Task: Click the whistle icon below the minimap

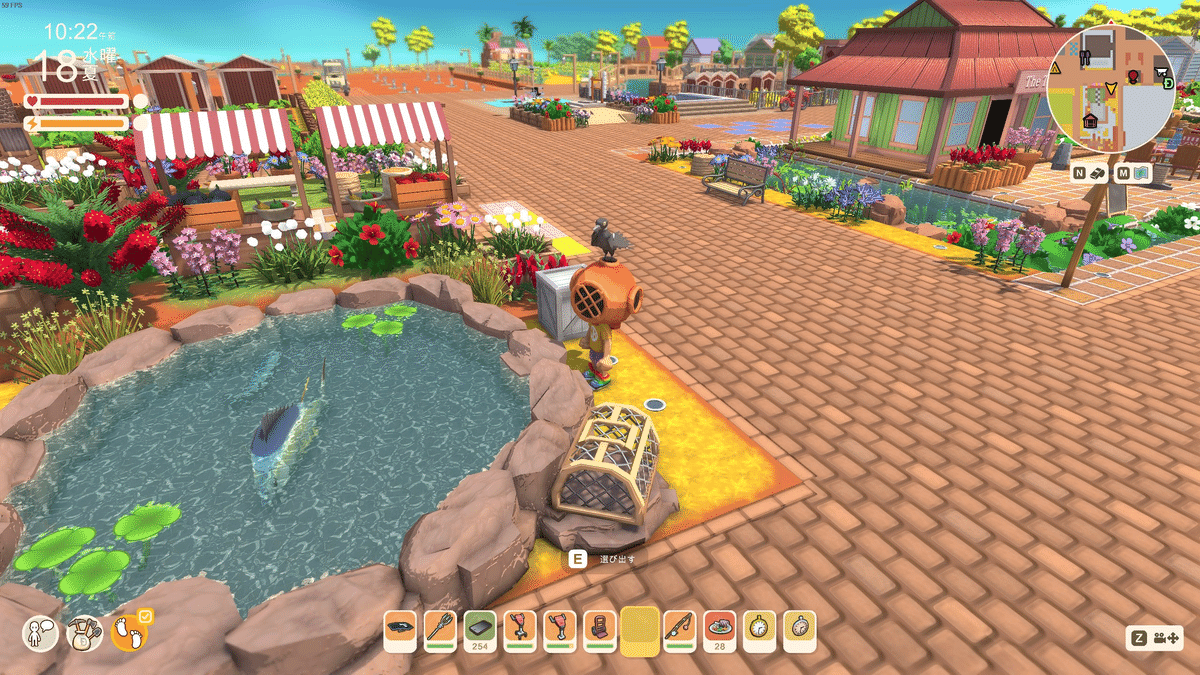Action: pos(1098,173)
